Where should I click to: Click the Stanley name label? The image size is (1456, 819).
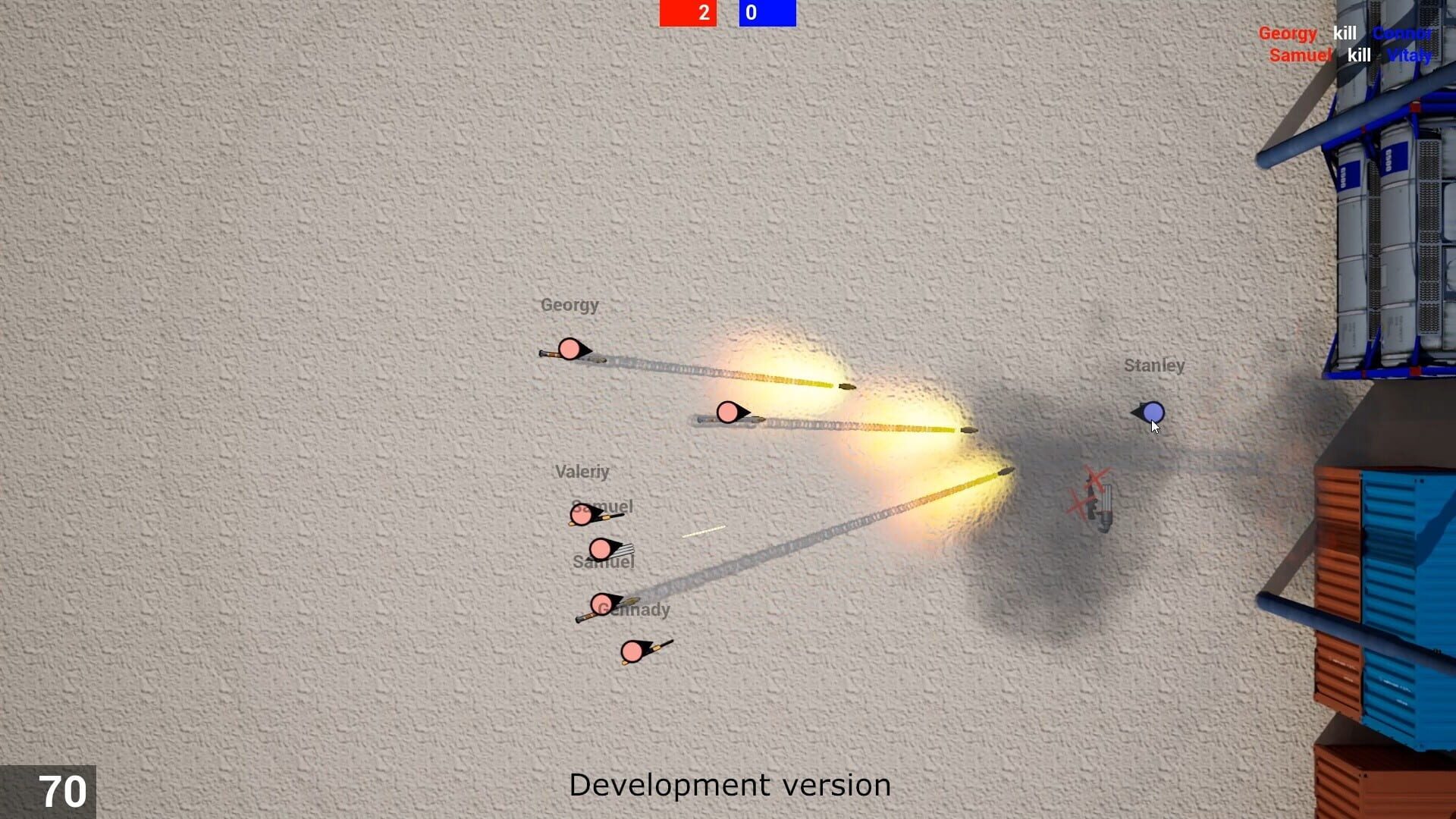pyautogui.click(x=1155, y=365)
